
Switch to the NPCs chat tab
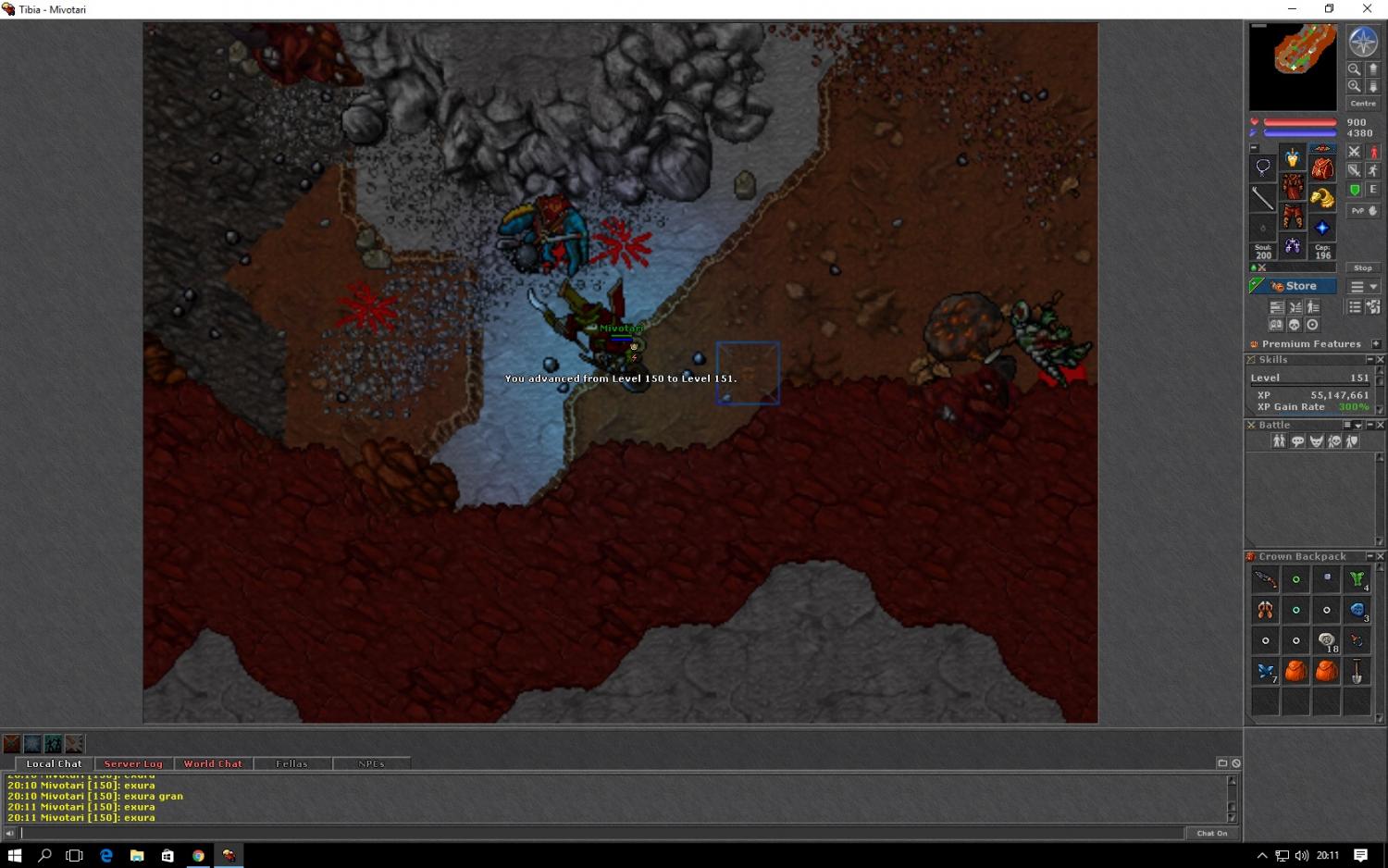371,763
